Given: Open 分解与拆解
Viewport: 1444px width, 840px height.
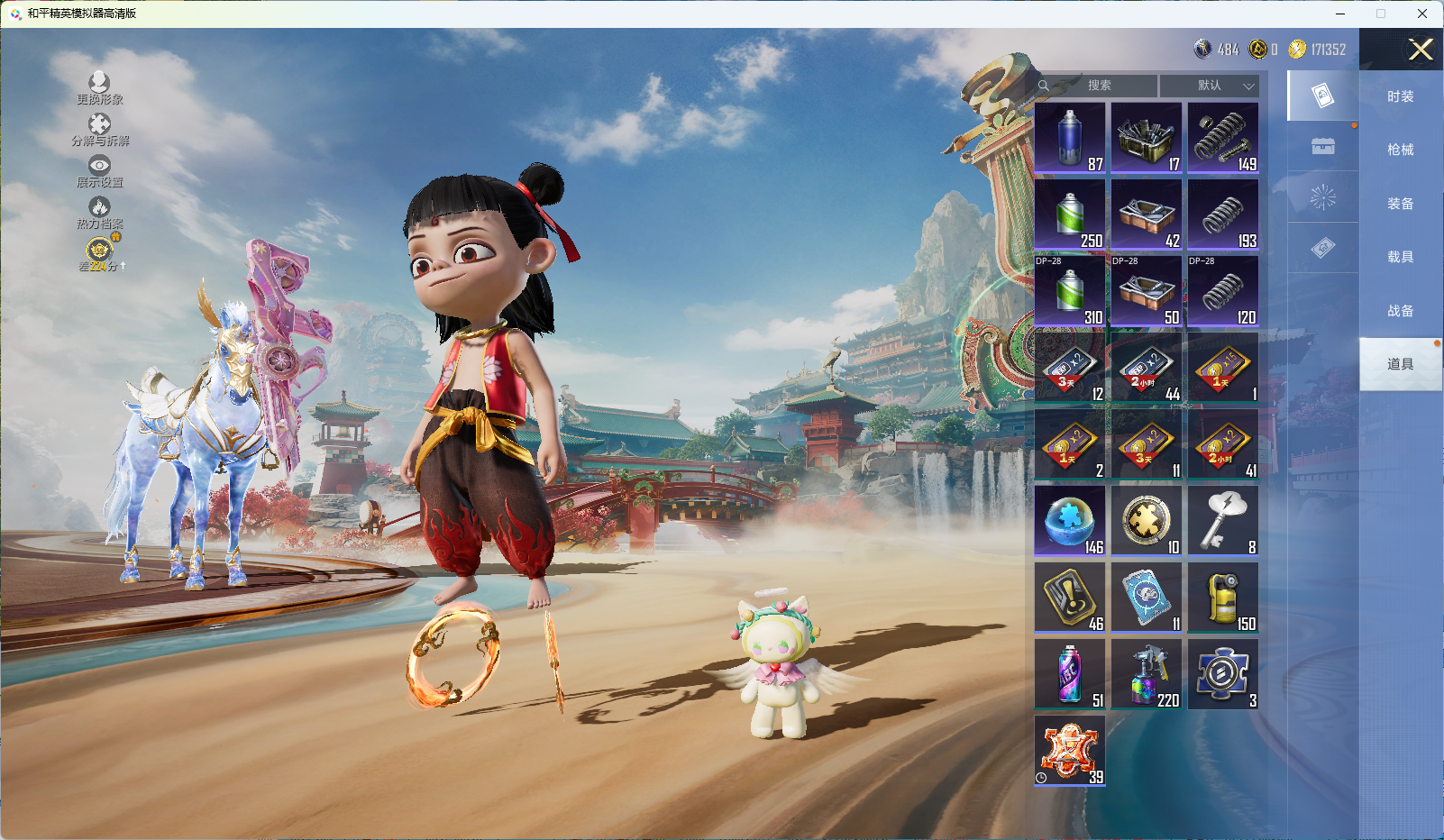Looking at the screenshot, I should 99,130.
